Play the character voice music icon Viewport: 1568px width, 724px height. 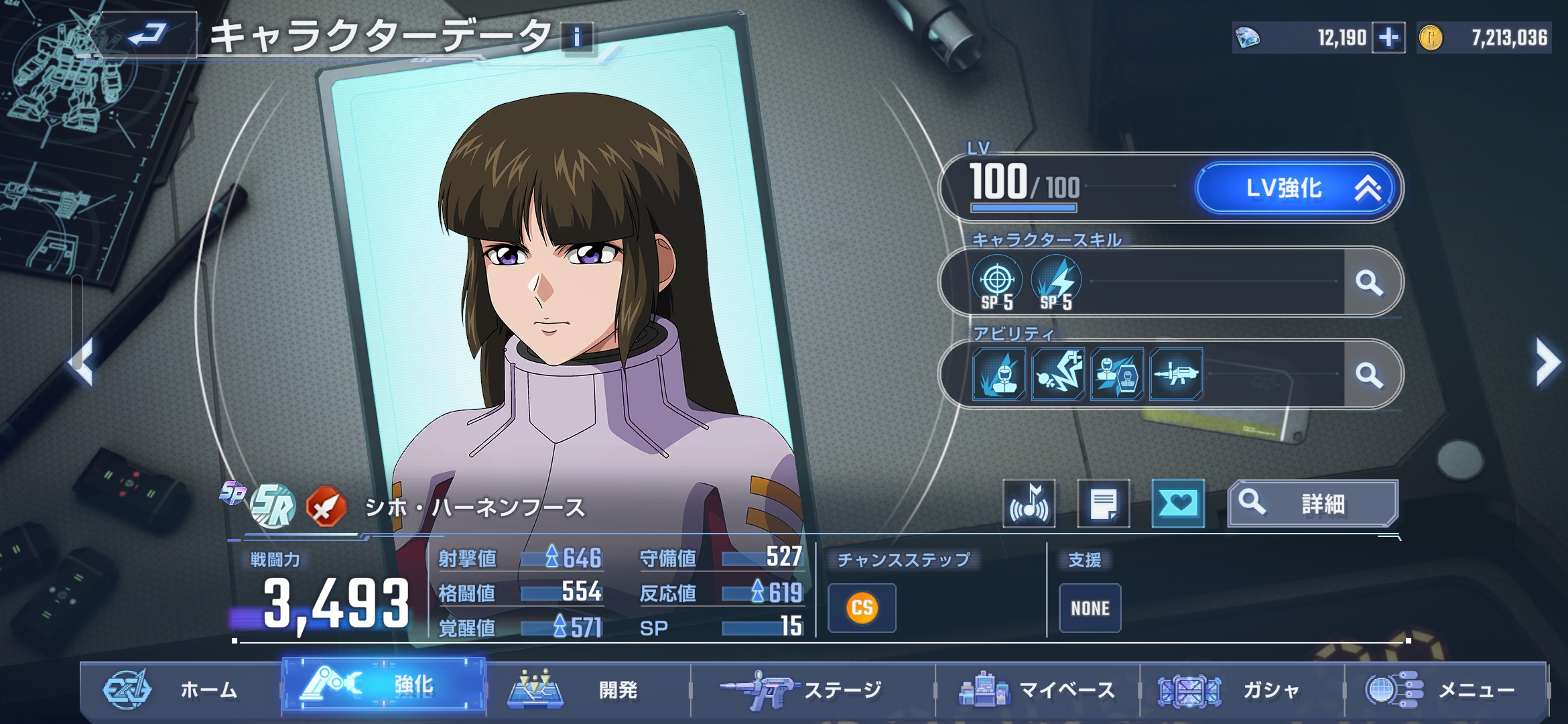pyautogui.click(x=1029, y=504)
